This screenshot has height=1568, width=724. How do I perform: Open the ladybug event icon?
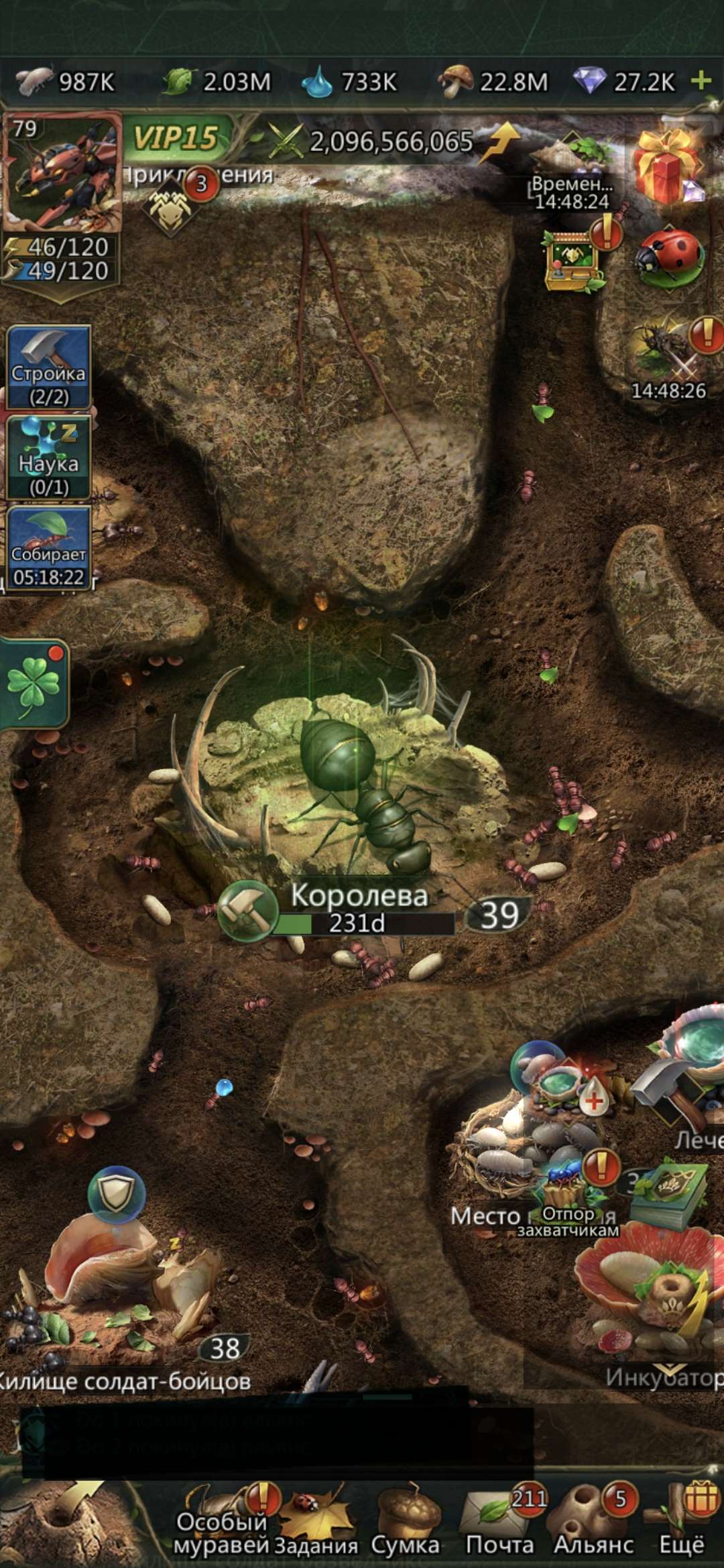click(670, 257)
